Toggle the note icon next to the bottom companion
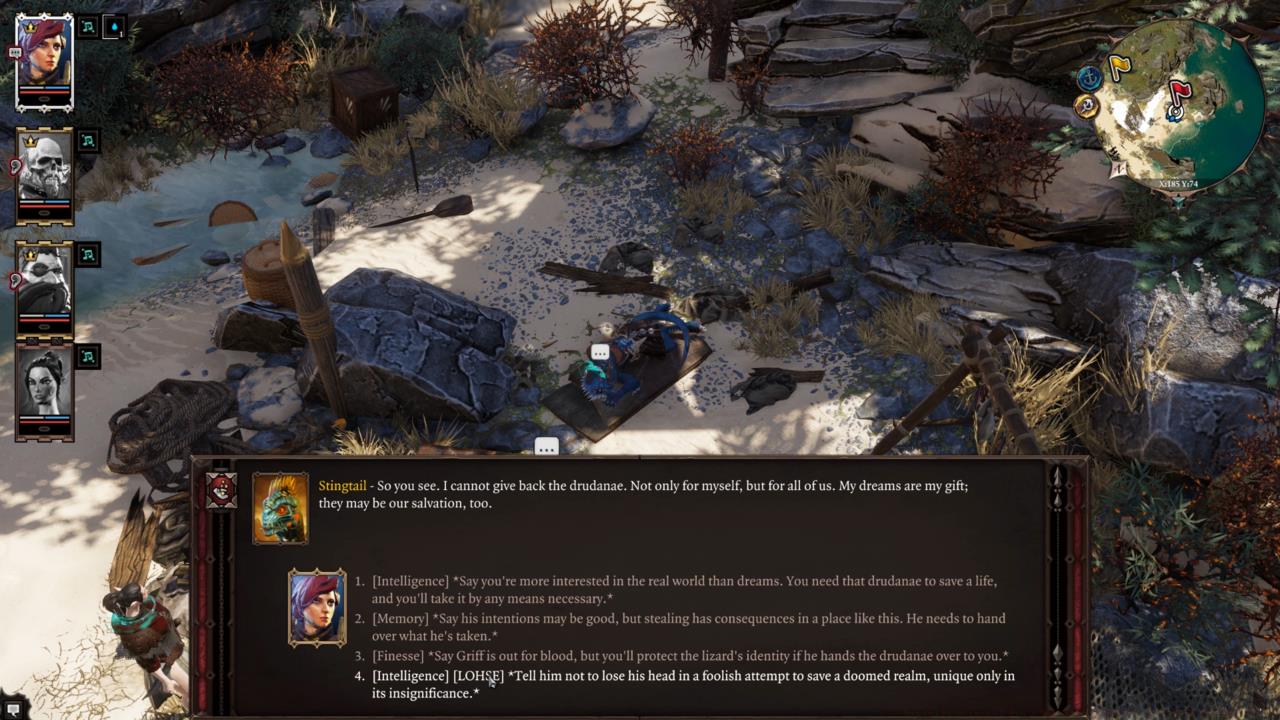 [87, 358]
